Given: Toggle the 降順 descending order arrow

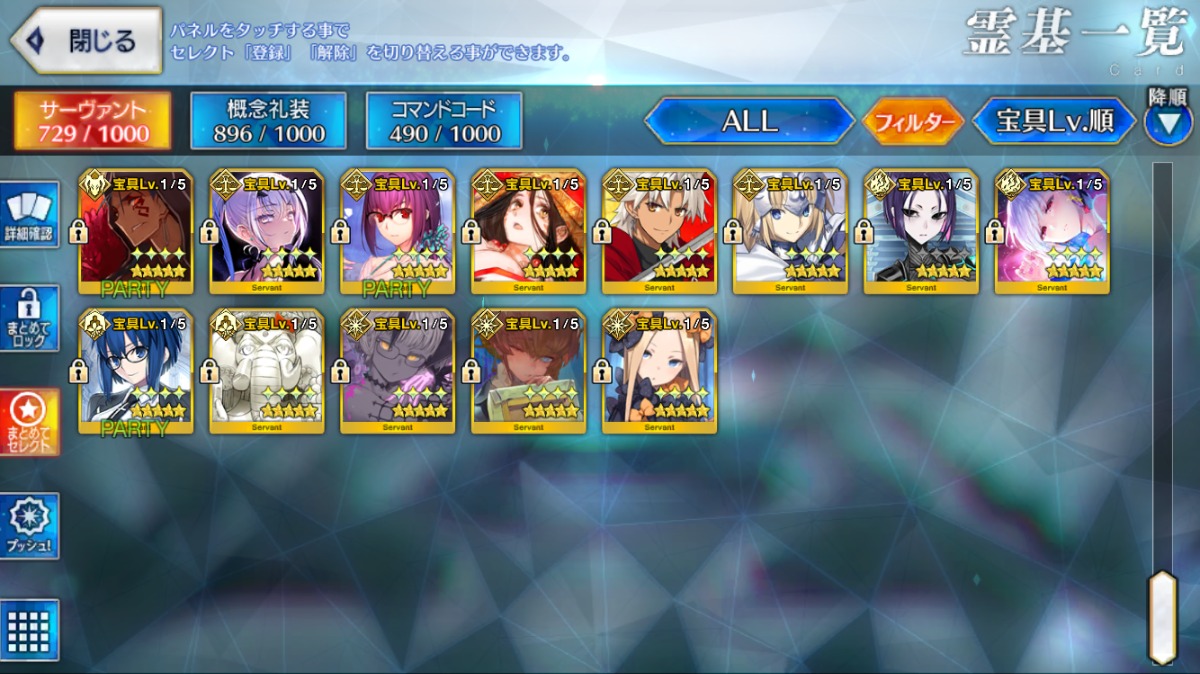Looking at the screenshot, I should point(1167,123).
